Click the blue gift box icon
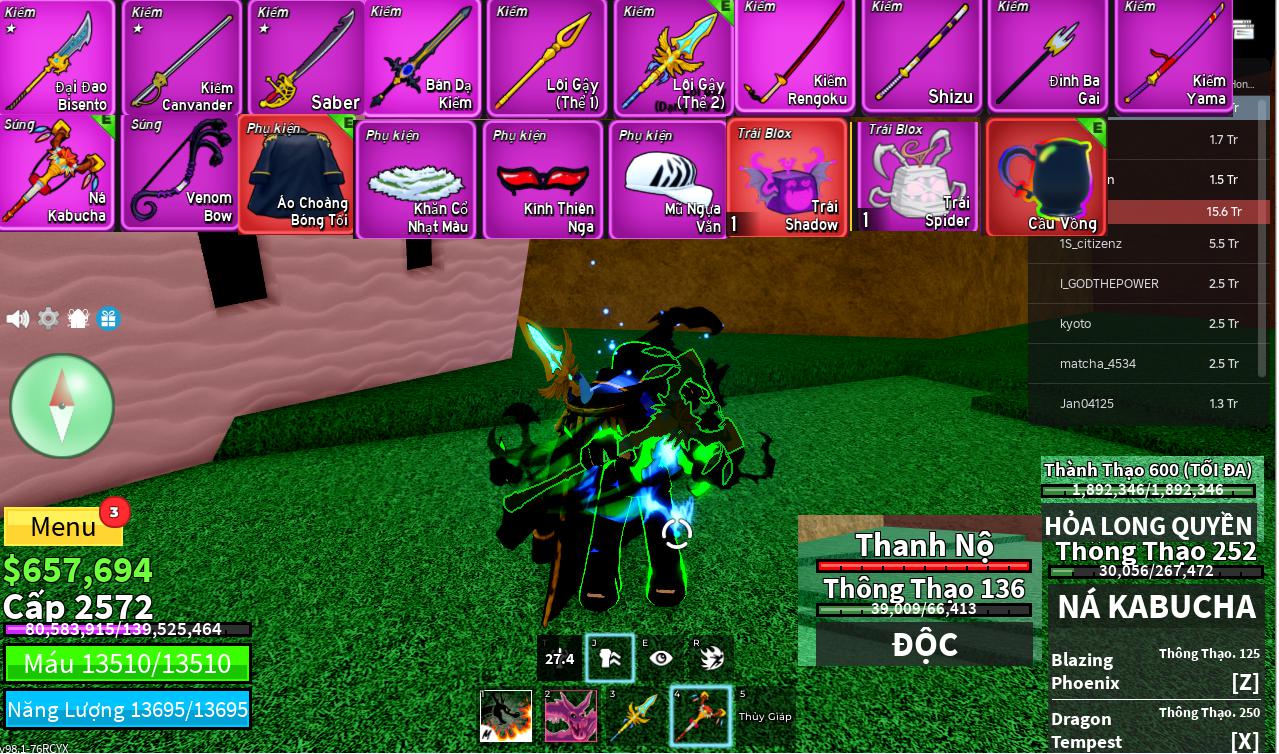 coord(109,319)
